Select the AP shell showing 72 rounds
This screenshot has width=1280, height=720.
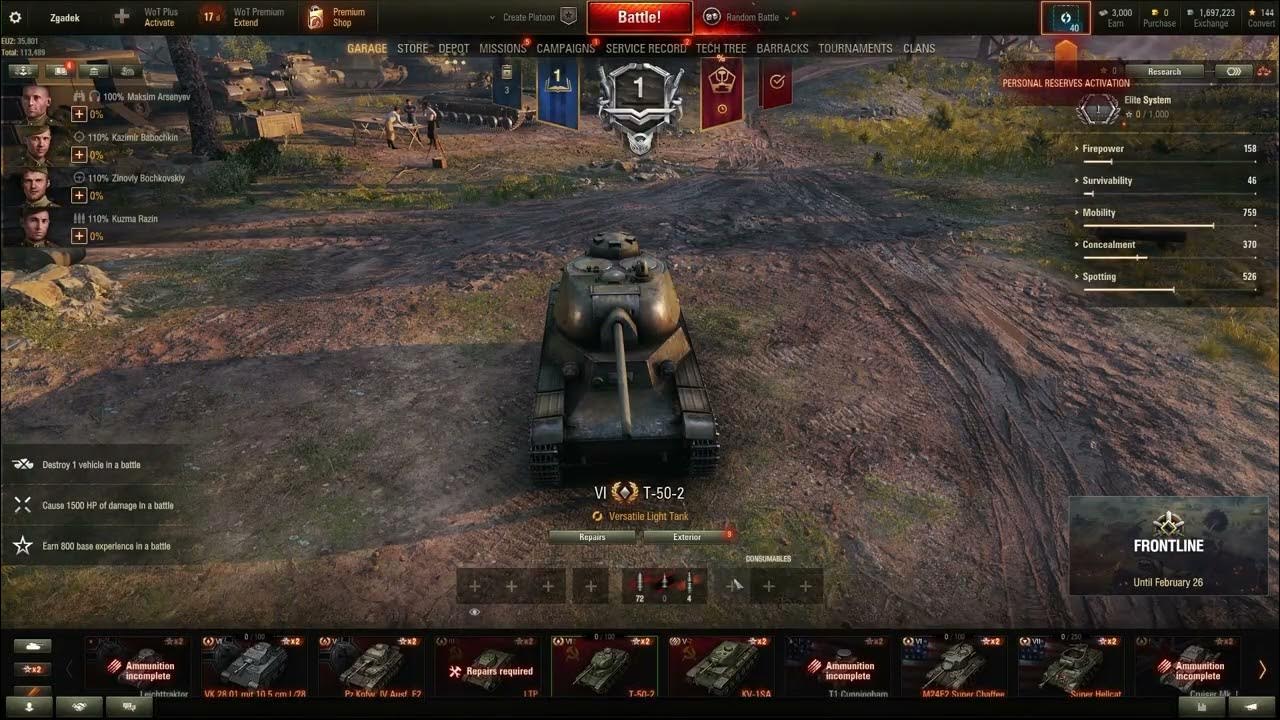point(642,585)
